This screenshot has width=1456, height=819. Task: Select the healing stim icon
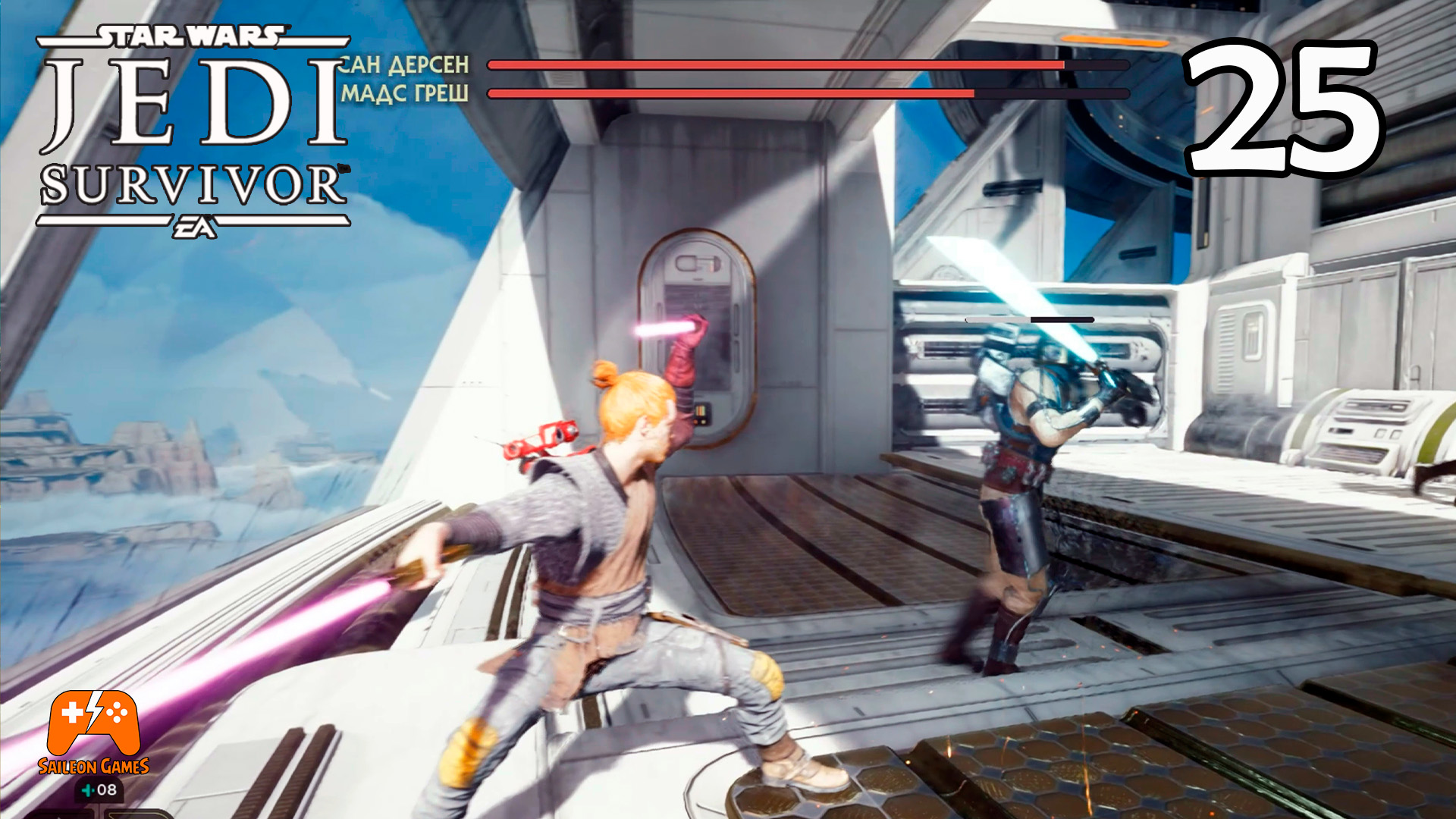89,791
